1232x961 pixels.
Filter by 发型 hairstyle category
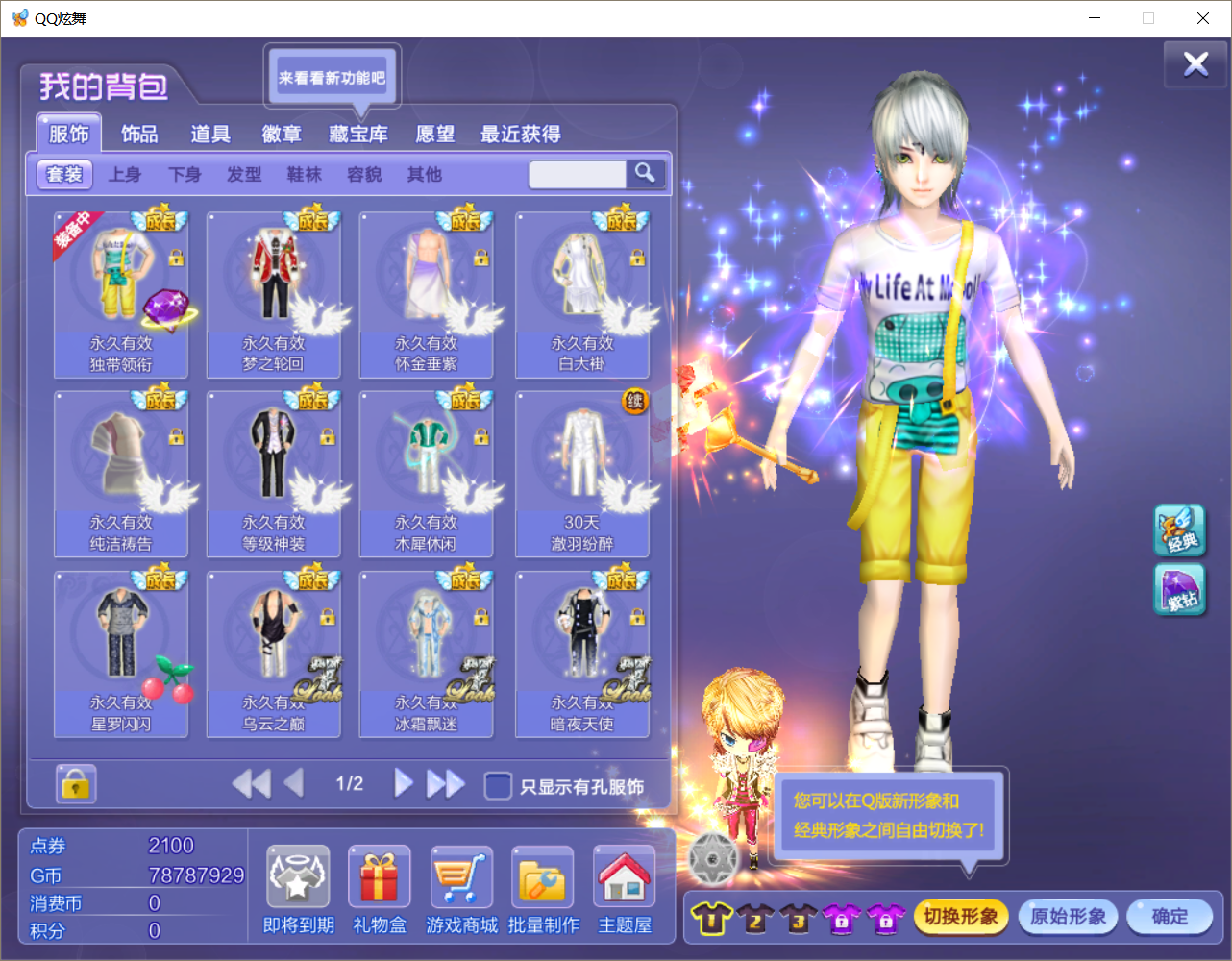coord(244,175)
